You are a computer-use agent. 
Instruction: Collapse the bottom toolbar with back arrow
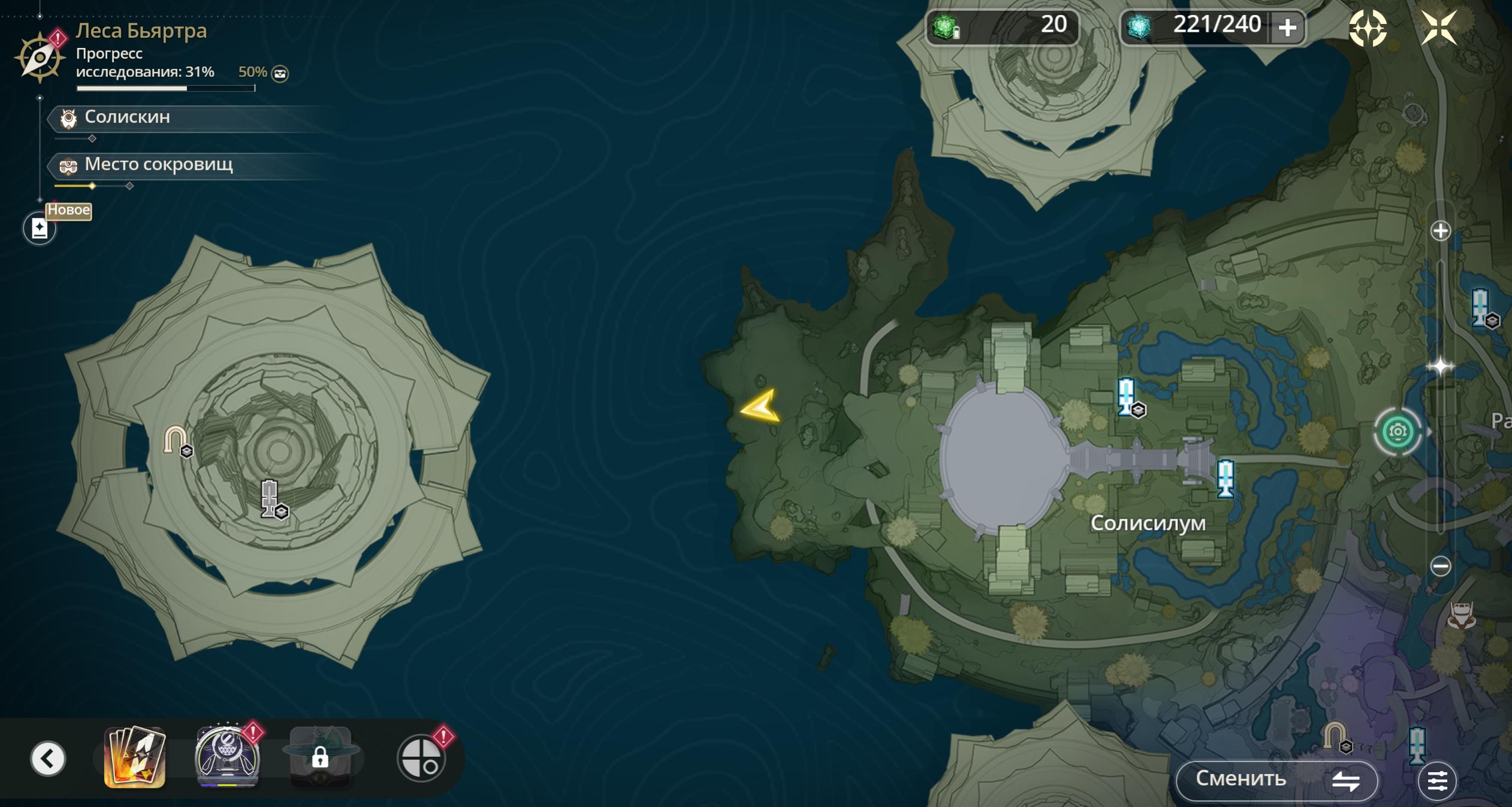[x=48, y=758]
